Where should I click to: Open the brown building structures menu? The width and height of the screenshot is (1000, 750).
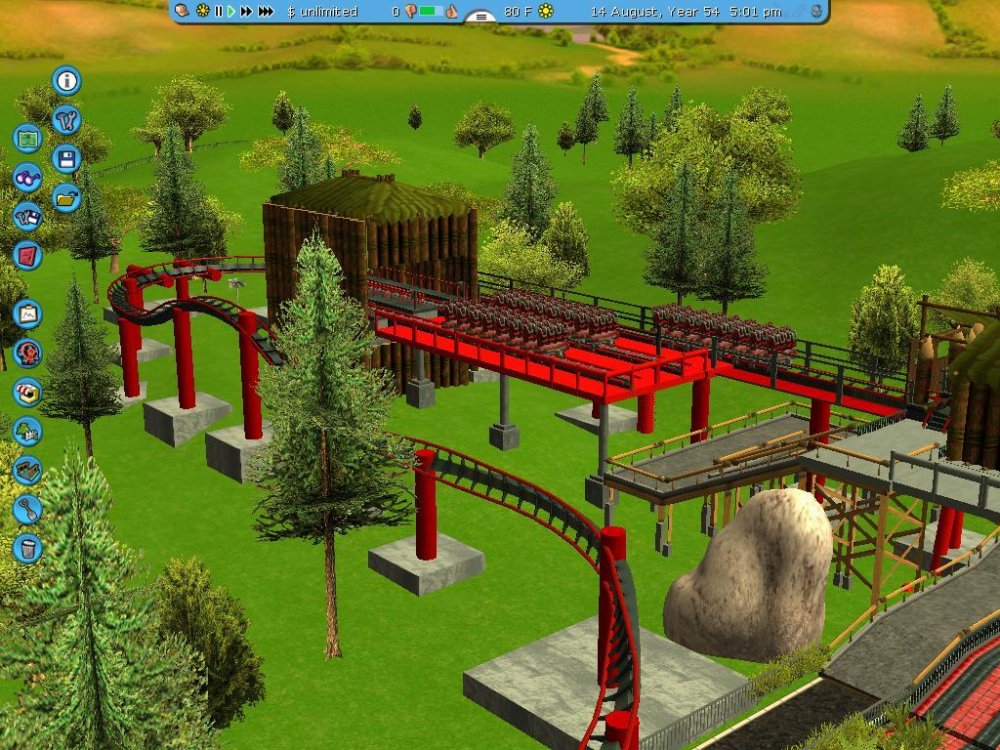(x=27, y=470)
